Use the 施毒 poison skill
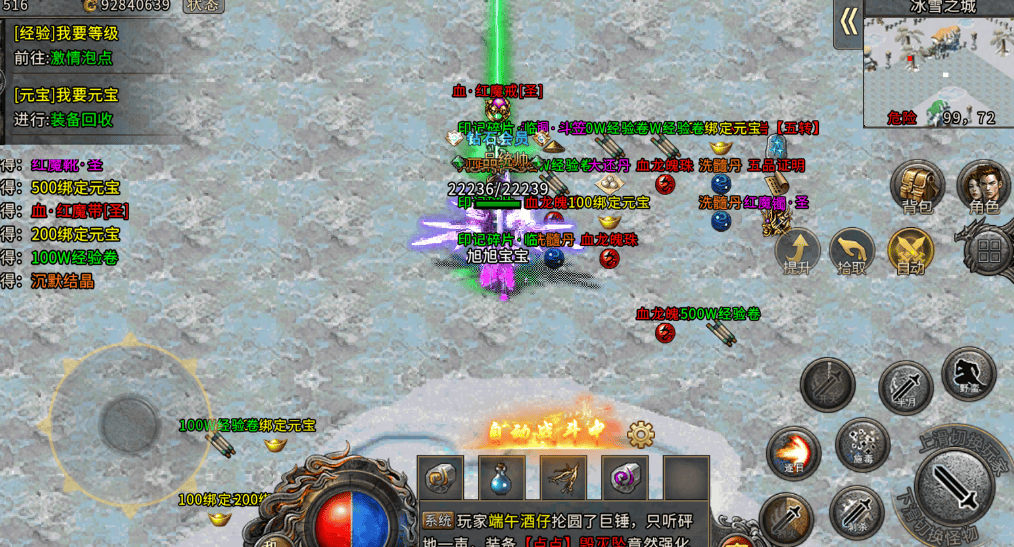 (862, 443)
